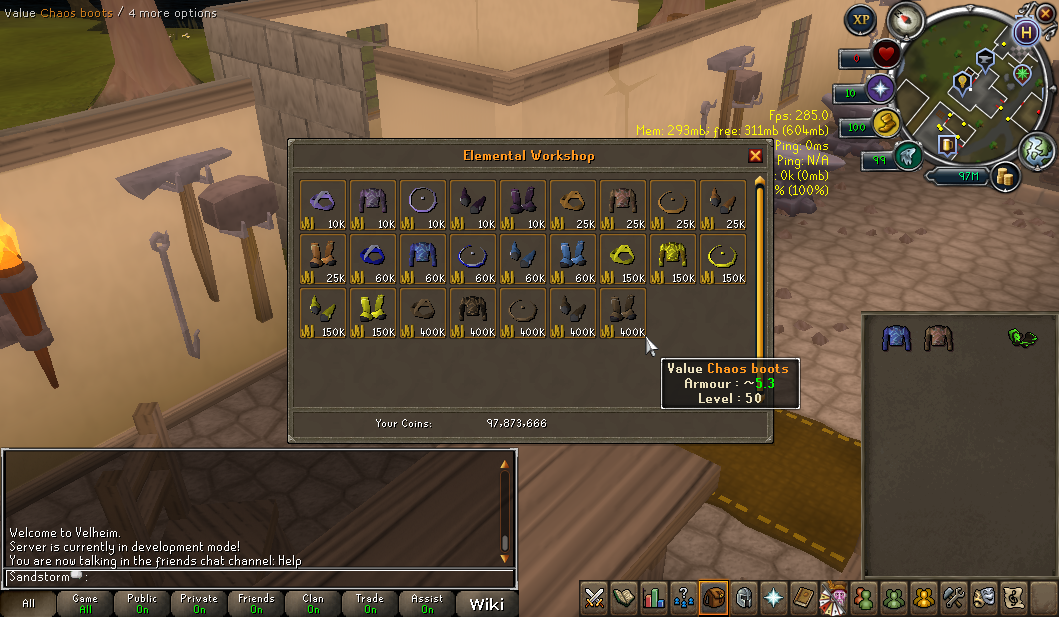The width and height of the screenshot is (1059, 617).
Task: Toggle run using the boot orb
Action: tap(908, 155)
